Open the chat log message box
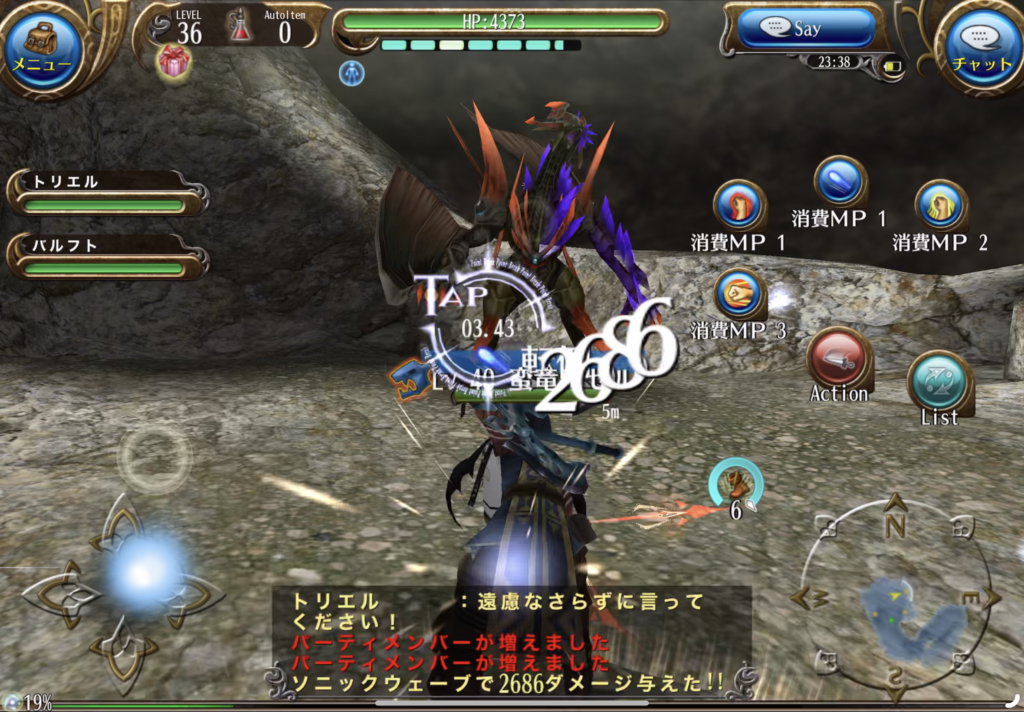Image resolution: width=1024 pixels, height=712 pixels. click(x=510, y=640)
